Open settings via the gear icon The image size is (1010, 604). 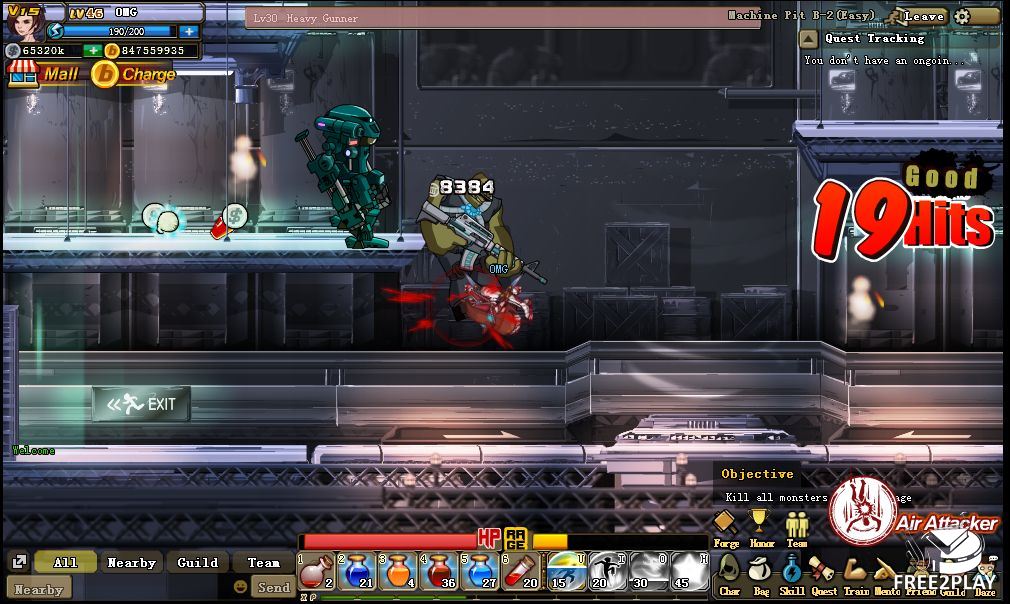click(x=962, y=16)
